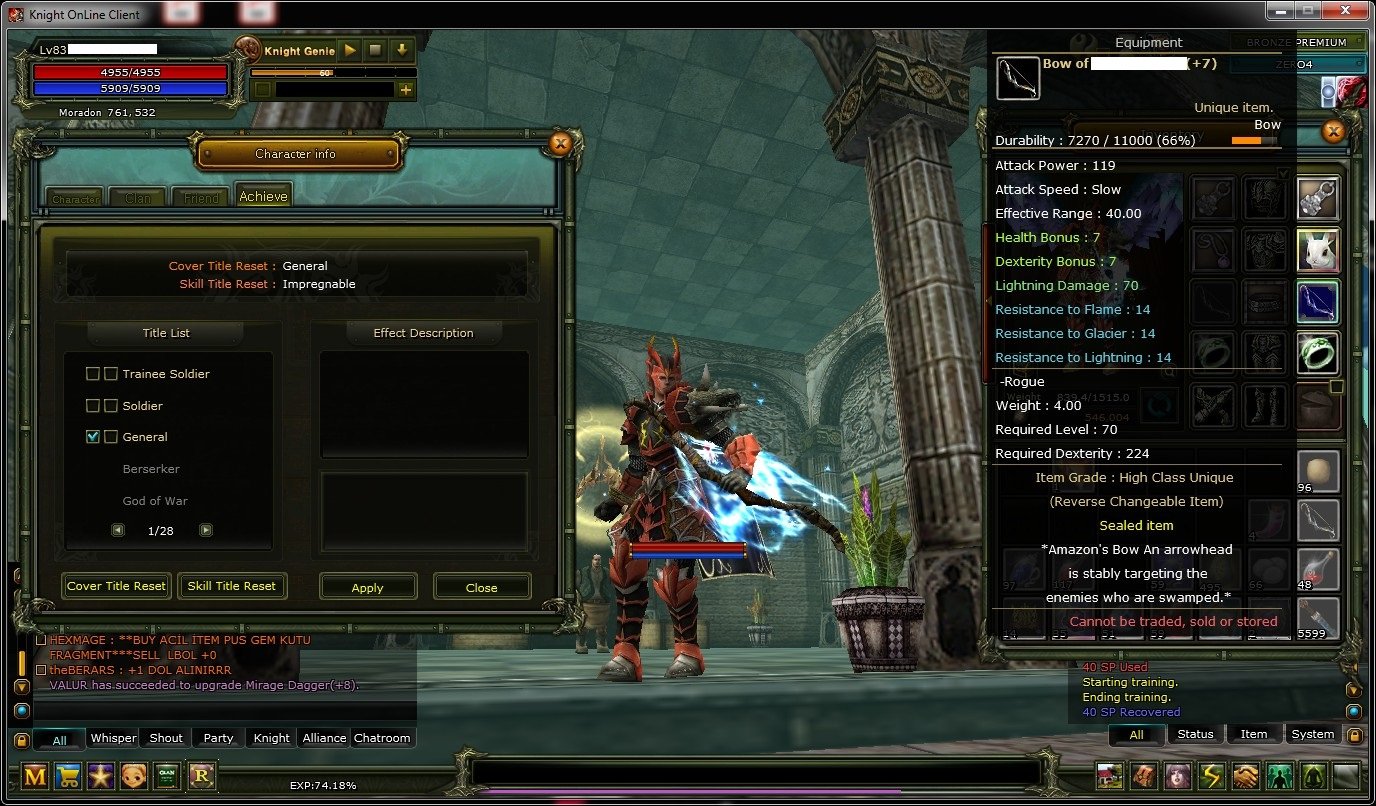This screenshot has width=1376, height=806.
Task: Check the Trainee Soldier title checkbox
Action: 93,373
